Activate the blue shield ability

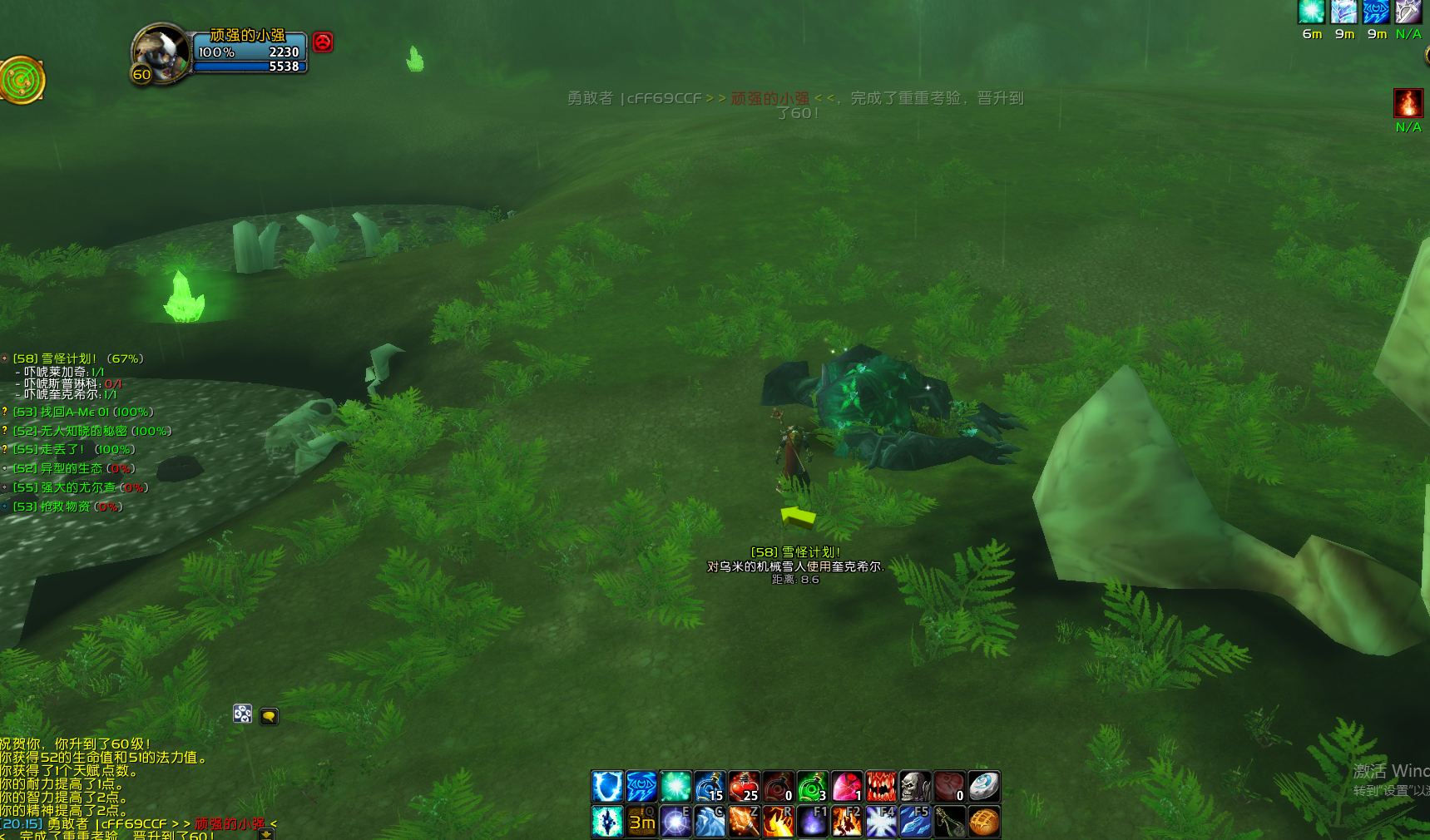coord(607,786)
